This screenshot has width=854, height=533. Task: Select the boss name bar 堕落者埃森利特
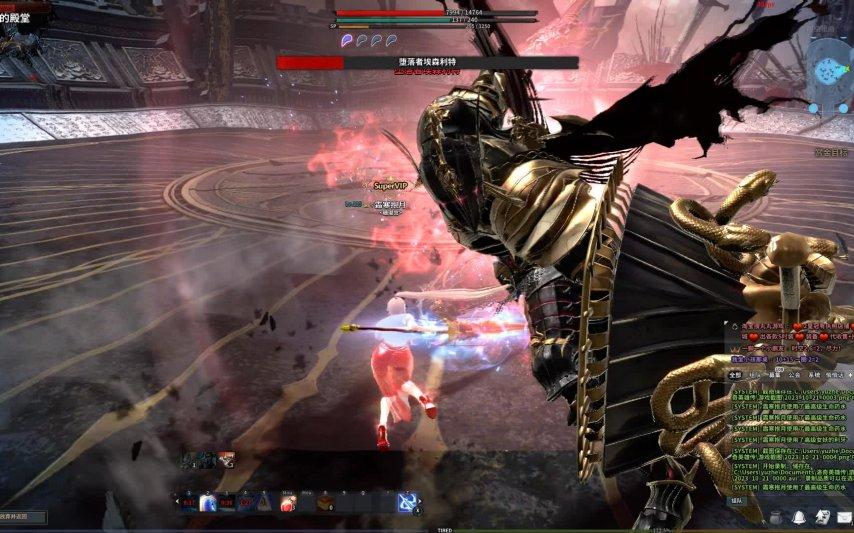[427, 62]
